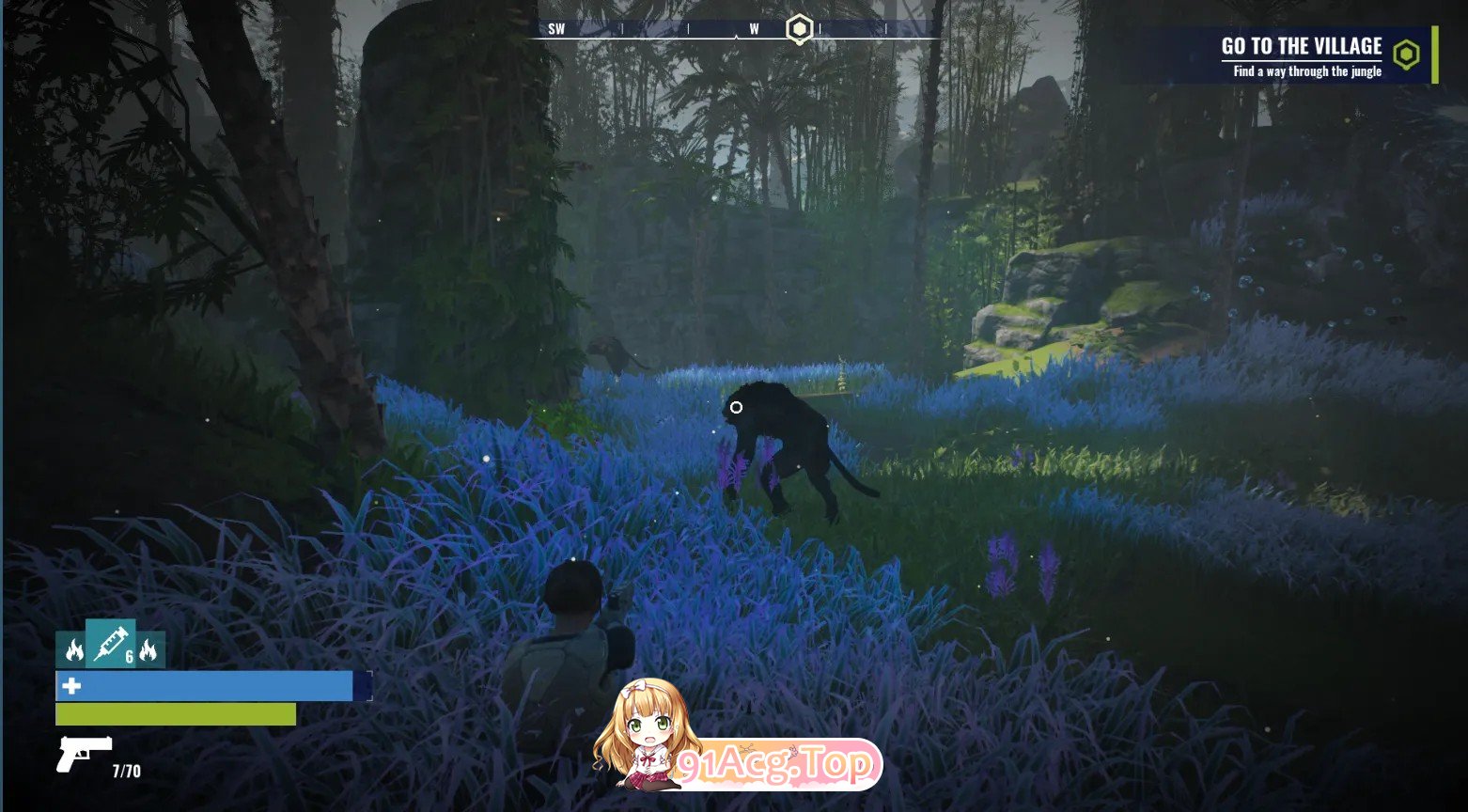
Task: Click the right fire ability icon
Action: (148, 648)
